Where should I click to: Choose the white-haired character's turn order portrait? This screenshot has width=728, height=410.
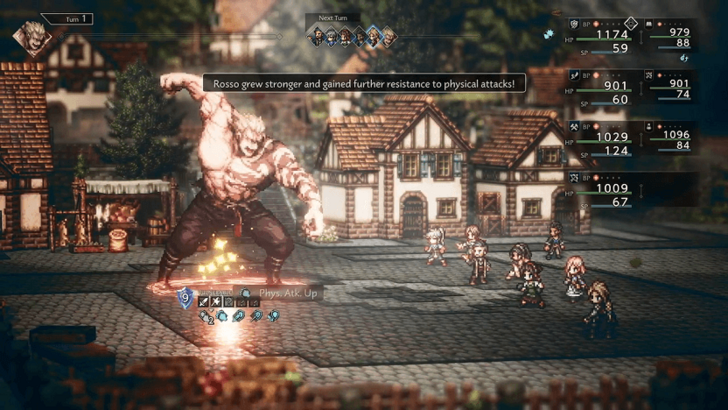coord(330,37)
